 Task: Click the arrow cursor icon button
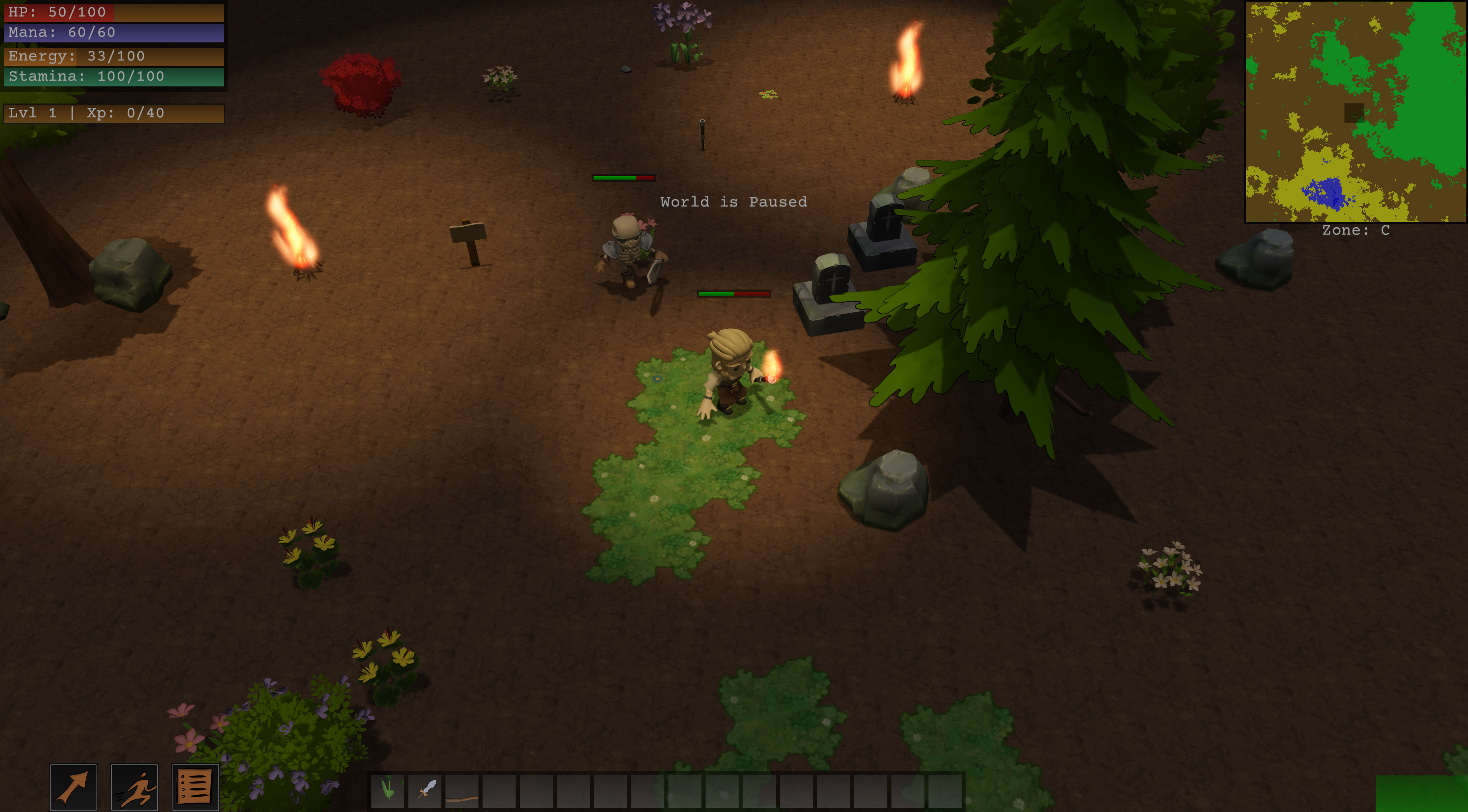click(x=73, y=787)
